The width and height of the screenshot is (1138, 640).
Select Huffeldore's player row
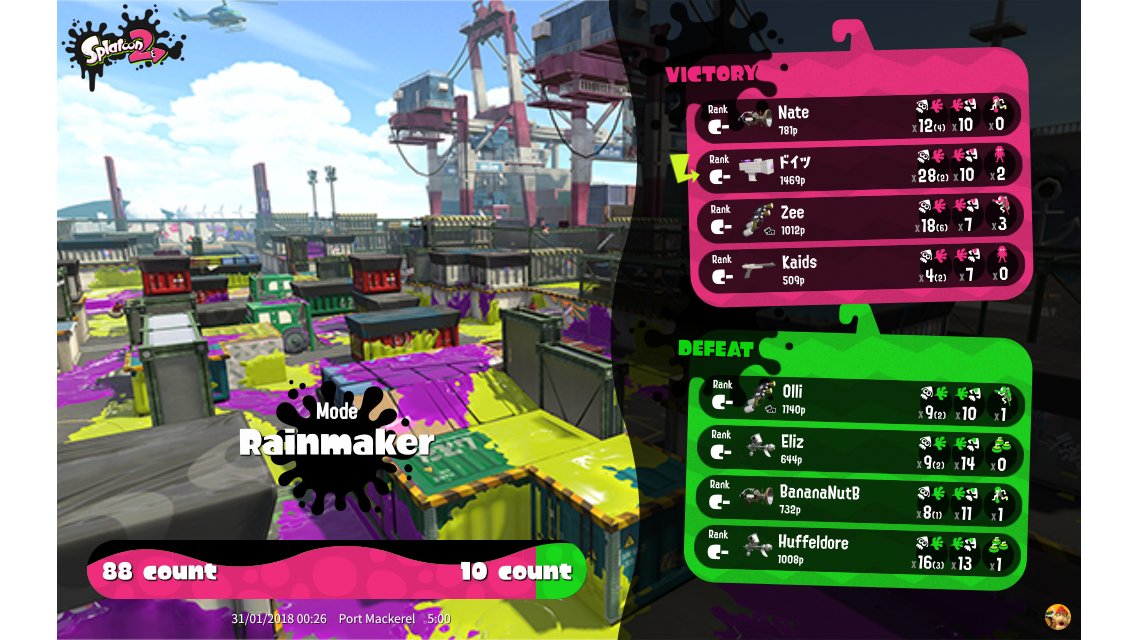[x=858, y=548]
